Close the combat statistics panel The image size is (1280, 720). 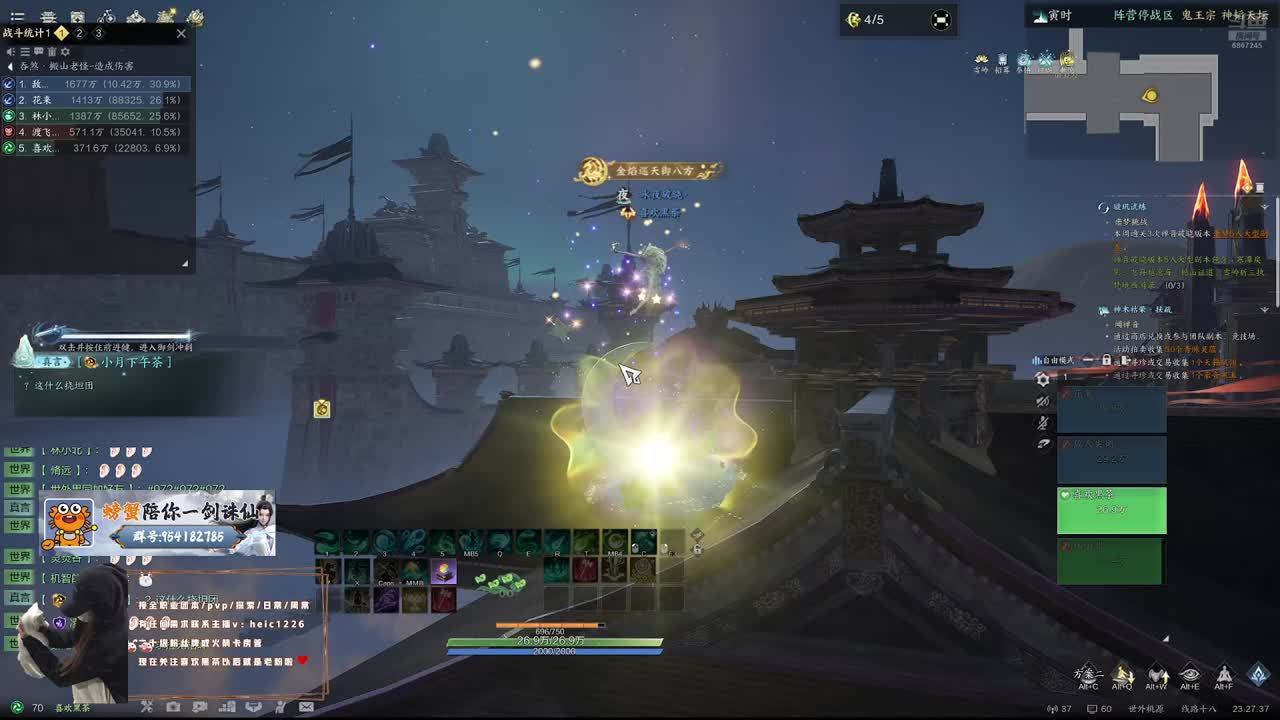[181, 33]
